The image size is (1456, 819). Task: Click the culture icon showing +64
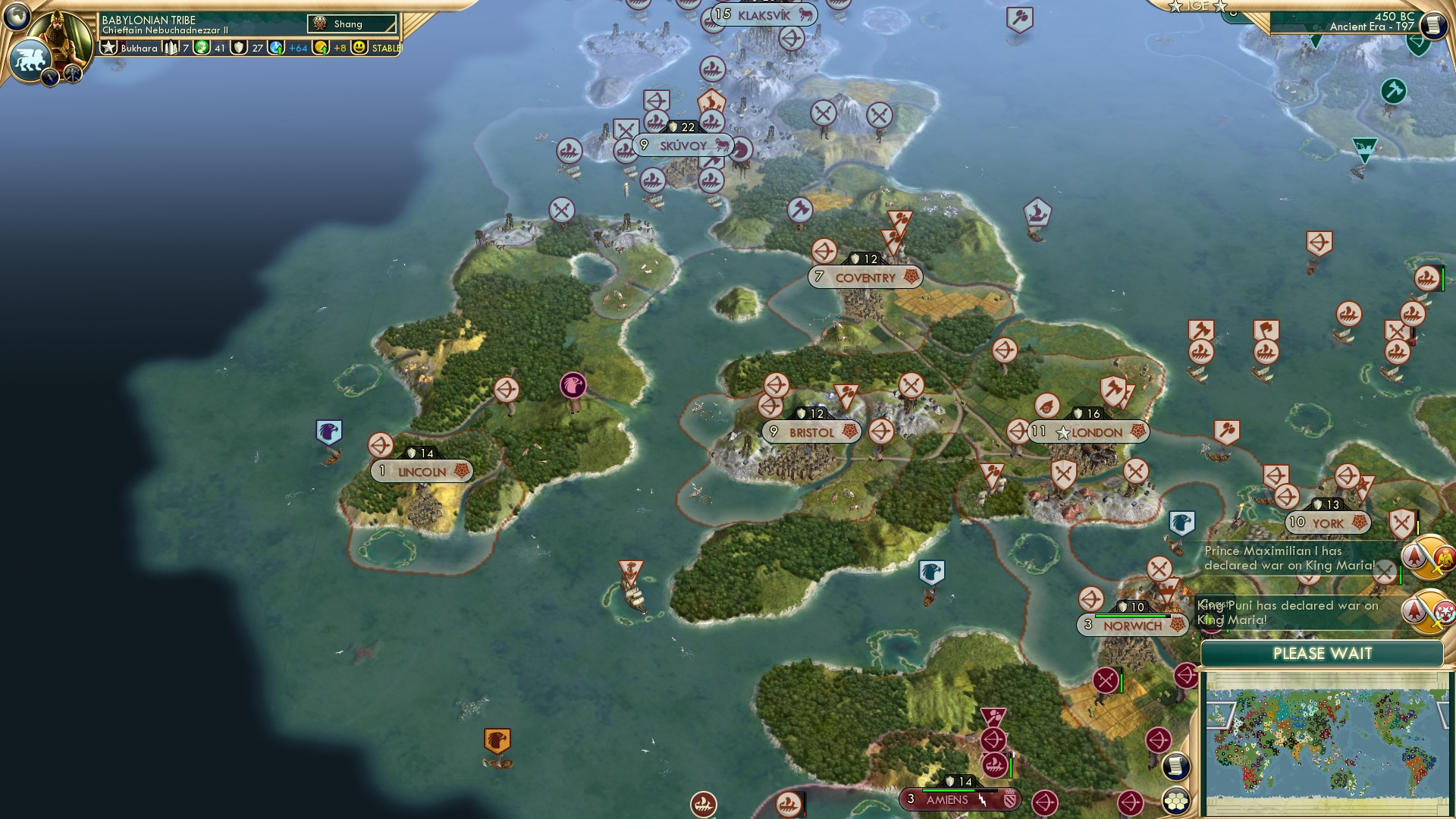pyautogui.click(x=278, y=48)
